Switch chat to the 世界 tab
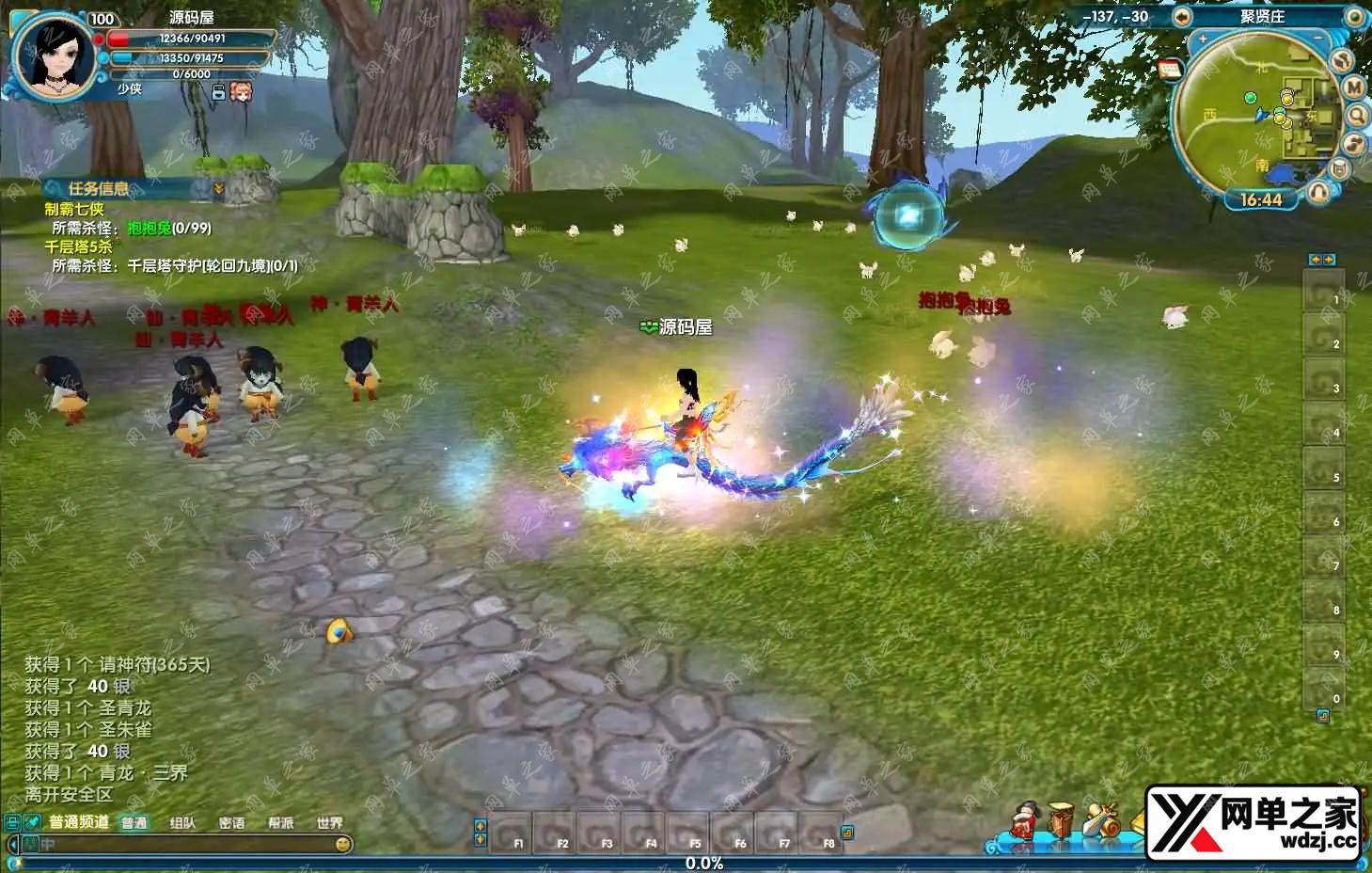The width and height of the screenshot is (1372, 873). click(x=329, y=823)
